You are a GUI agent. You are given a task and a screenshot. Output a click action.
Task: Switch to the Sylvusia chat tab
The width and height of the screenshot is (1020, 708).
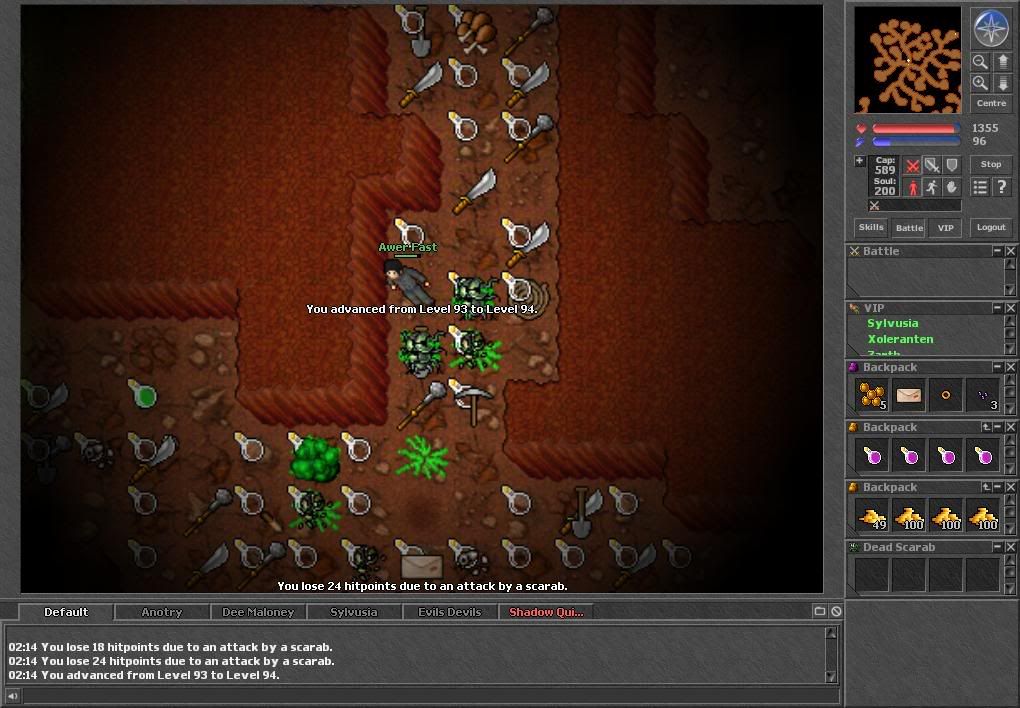point(354,612)
